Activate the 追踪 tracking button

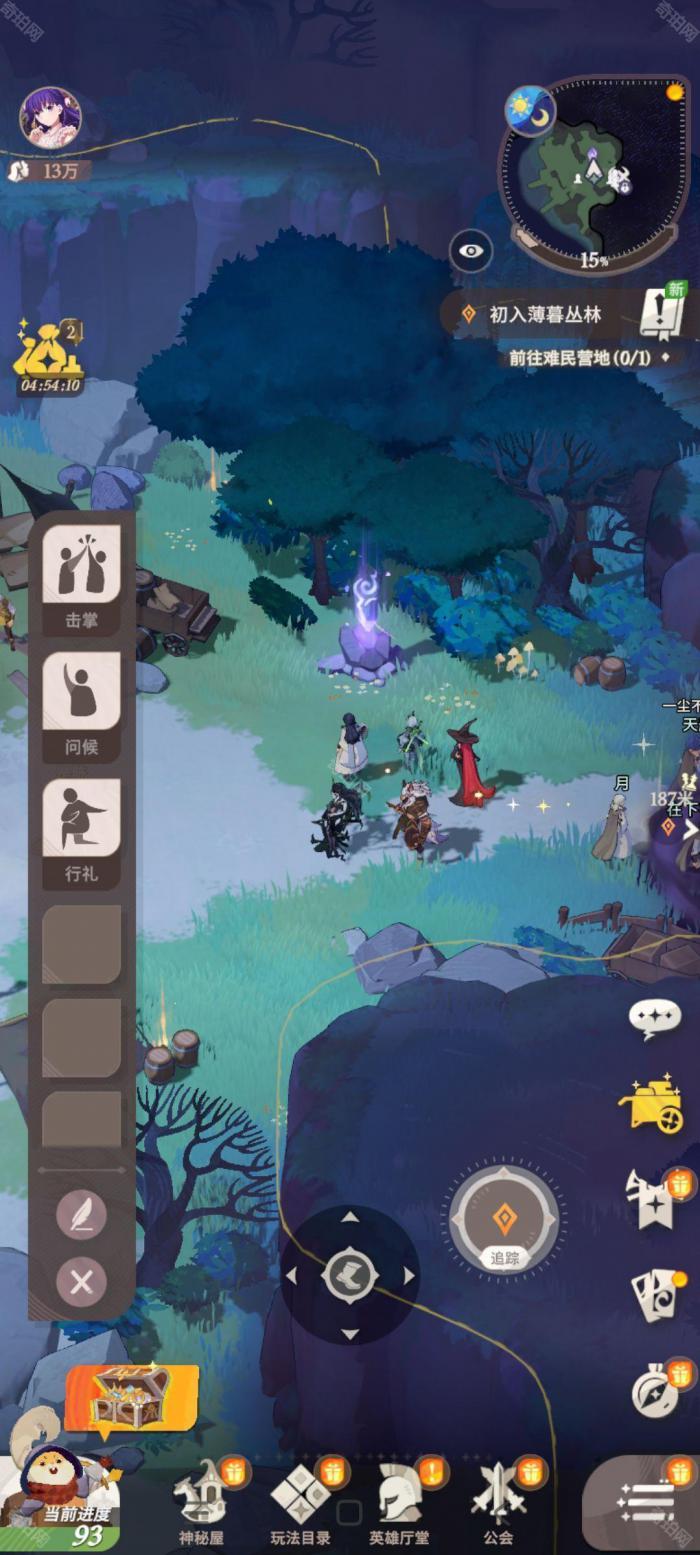coord(504,1222)
